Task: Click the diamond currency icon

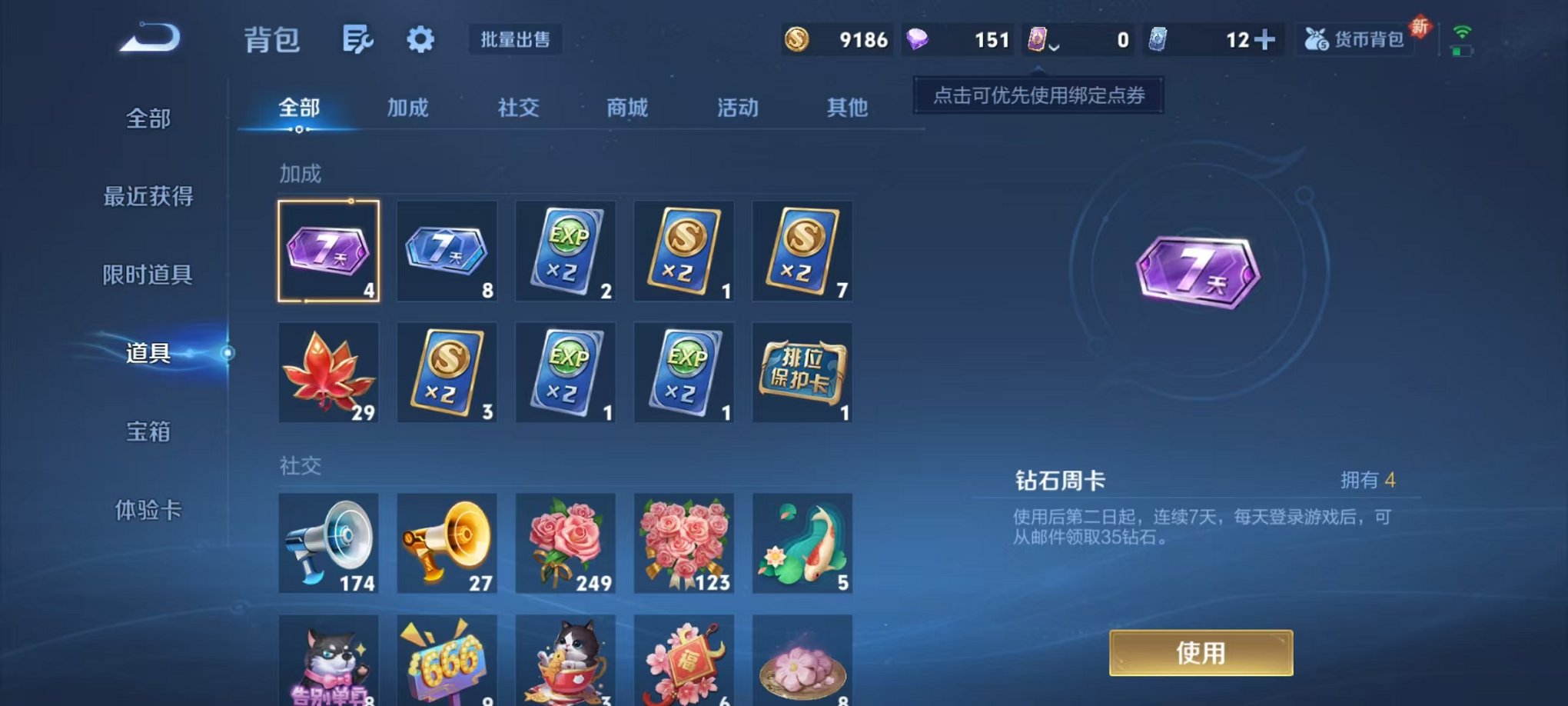Action: point(917,38)
